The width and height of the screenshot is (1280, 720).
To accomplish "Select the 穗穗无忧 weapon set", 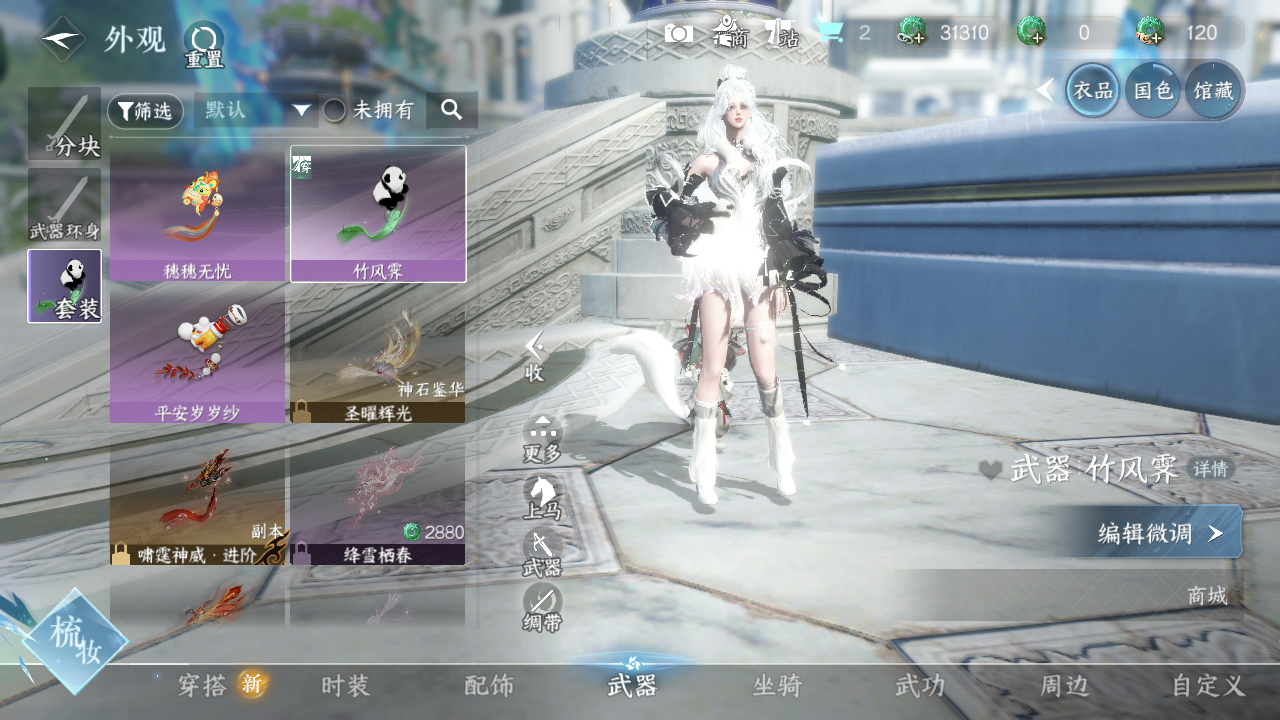I will tap(197, 214).
